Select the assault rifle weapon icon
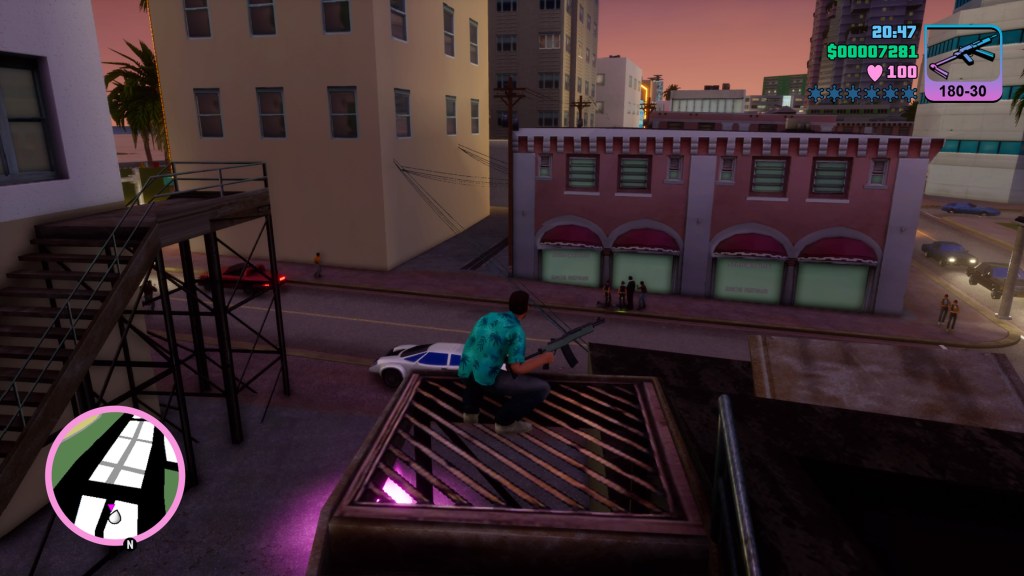The image size is (1024, 576). tap(963, 55)
